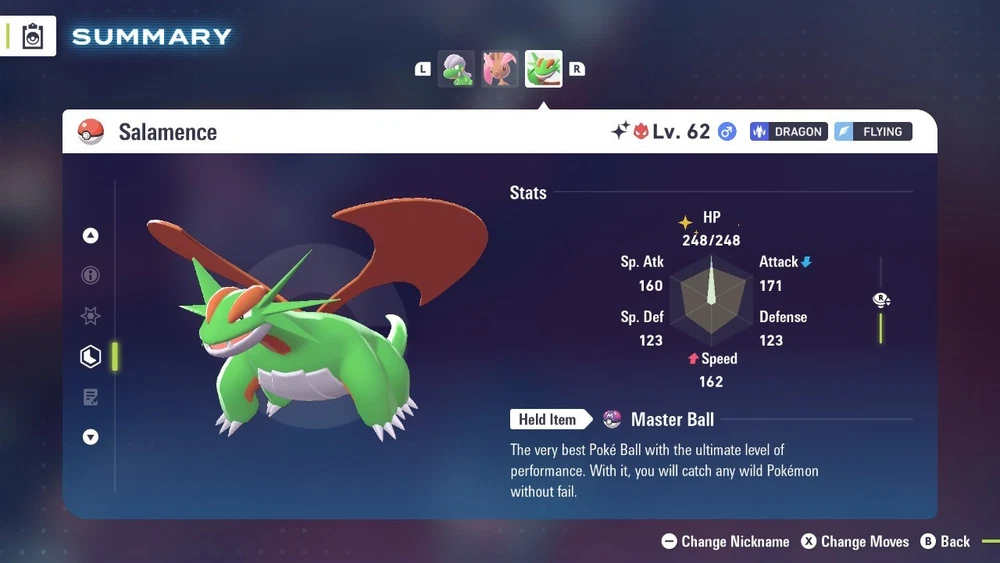Click the Dragon type badge
The image size is (1000, 563).
pos(789,131)
